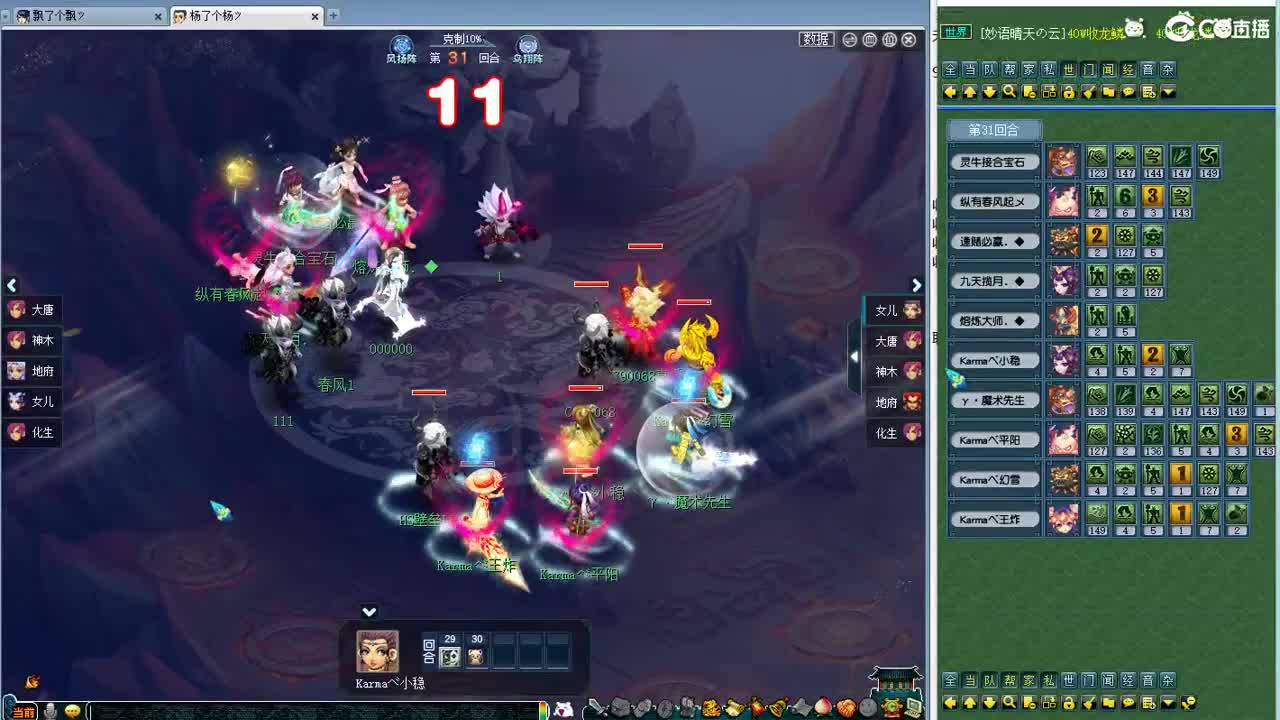Viewport: 1280px width, 720px height.
Task: Click the yellow folder icon in chat toolbar
Action: [x=1108, y=92]
